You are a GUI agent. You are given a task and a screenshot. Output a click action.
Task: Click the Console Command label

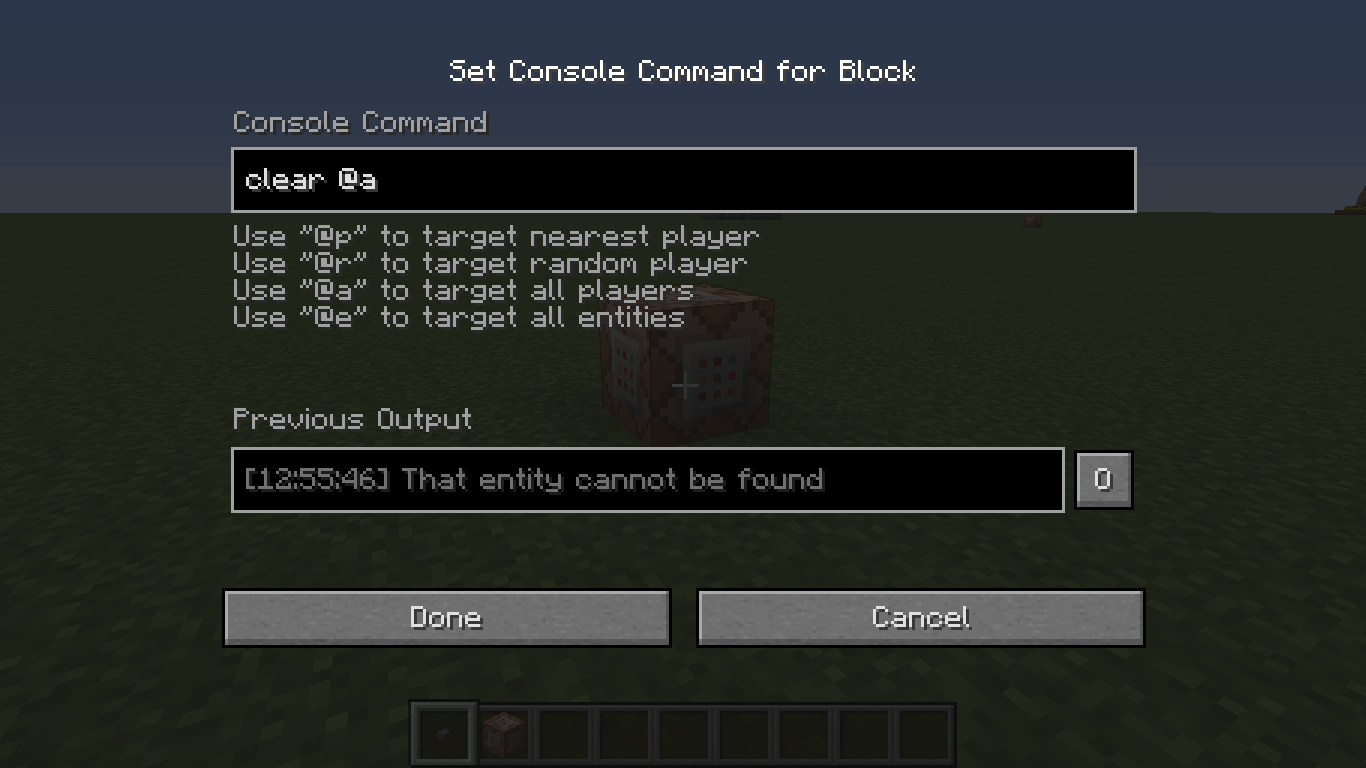[360, 123]
